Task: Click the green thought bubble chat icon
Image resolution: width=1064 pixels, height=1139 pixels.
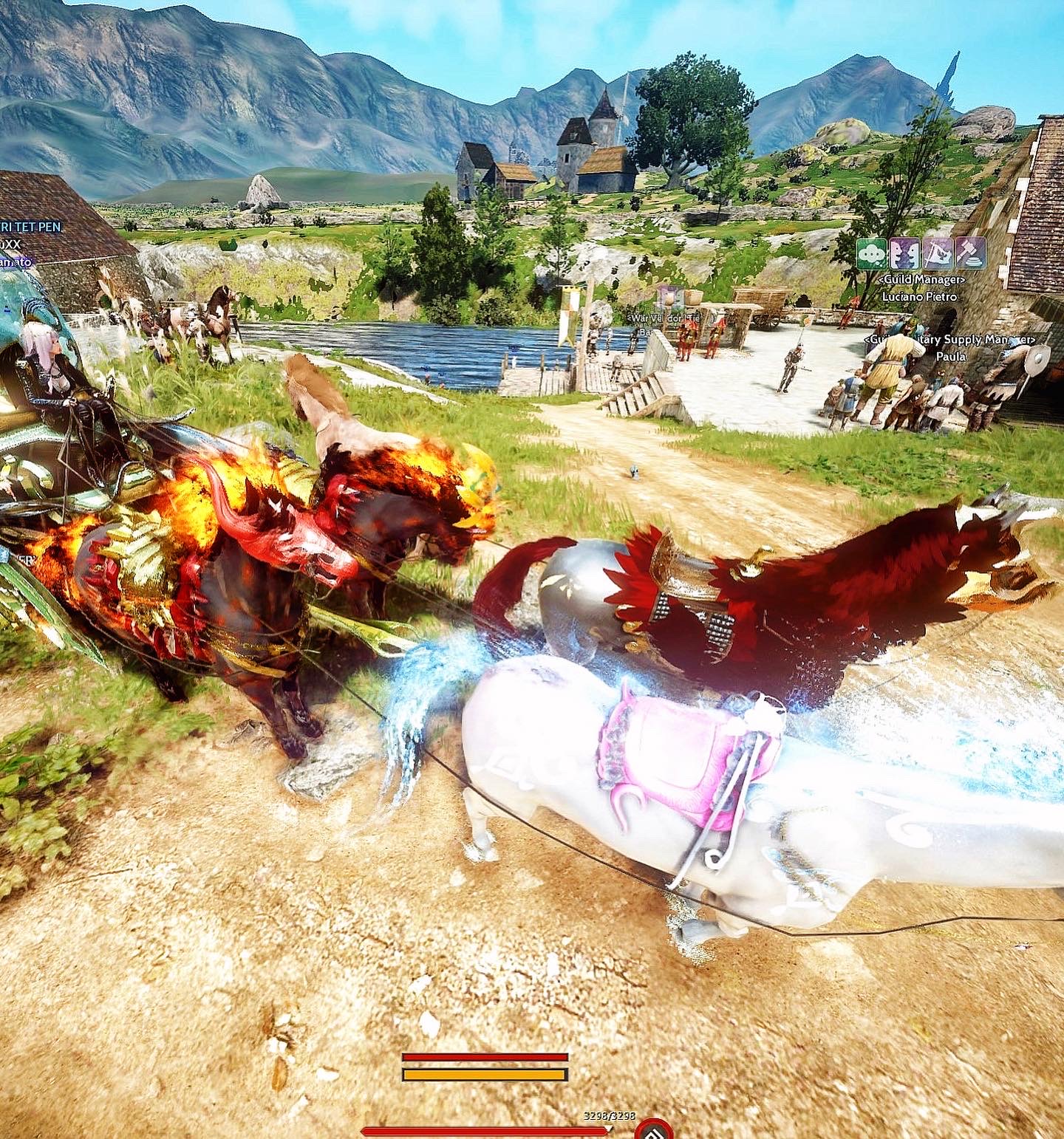Action: 870,253
